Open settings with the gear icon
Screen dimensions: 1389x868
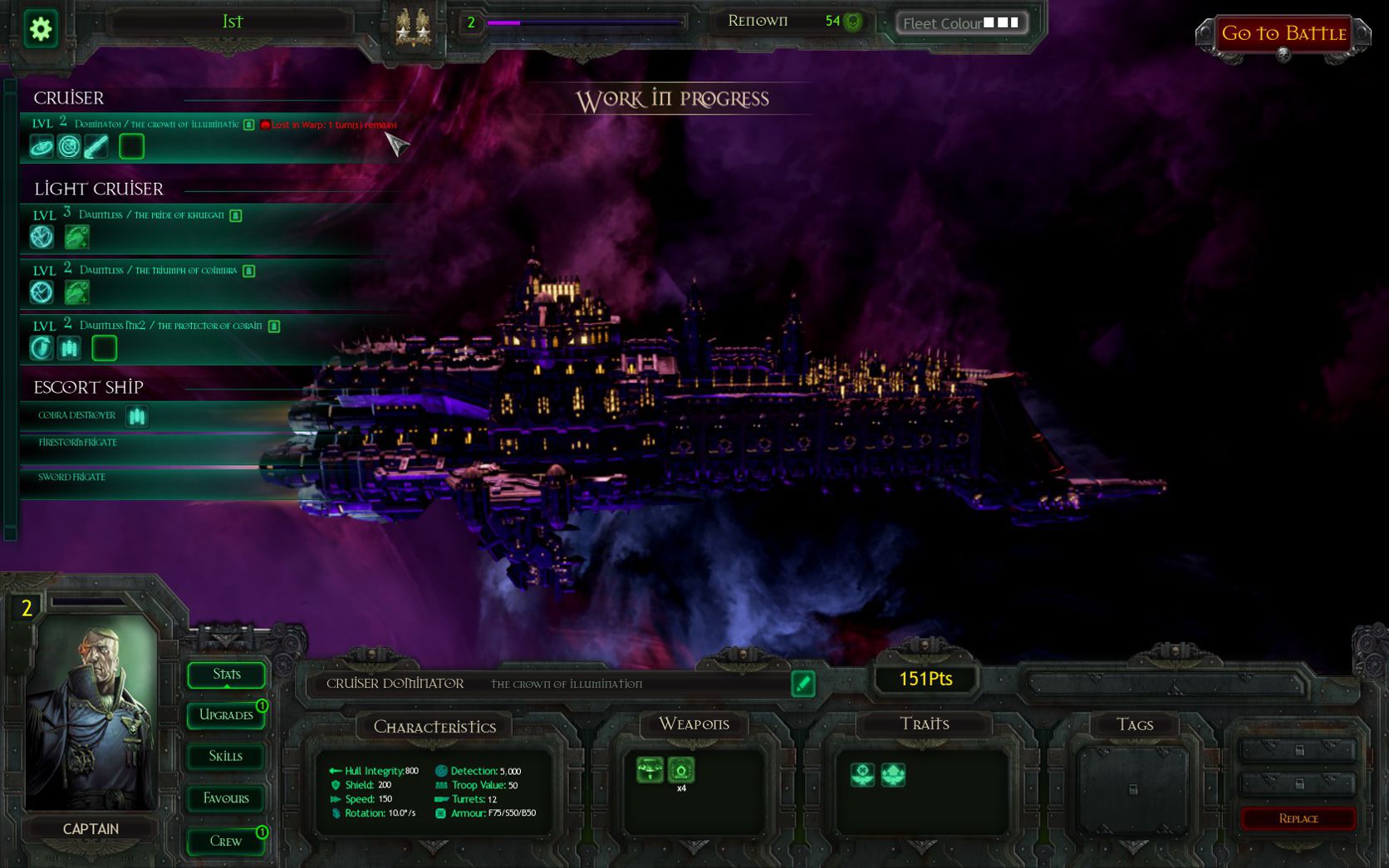click(x=40, y=30)
